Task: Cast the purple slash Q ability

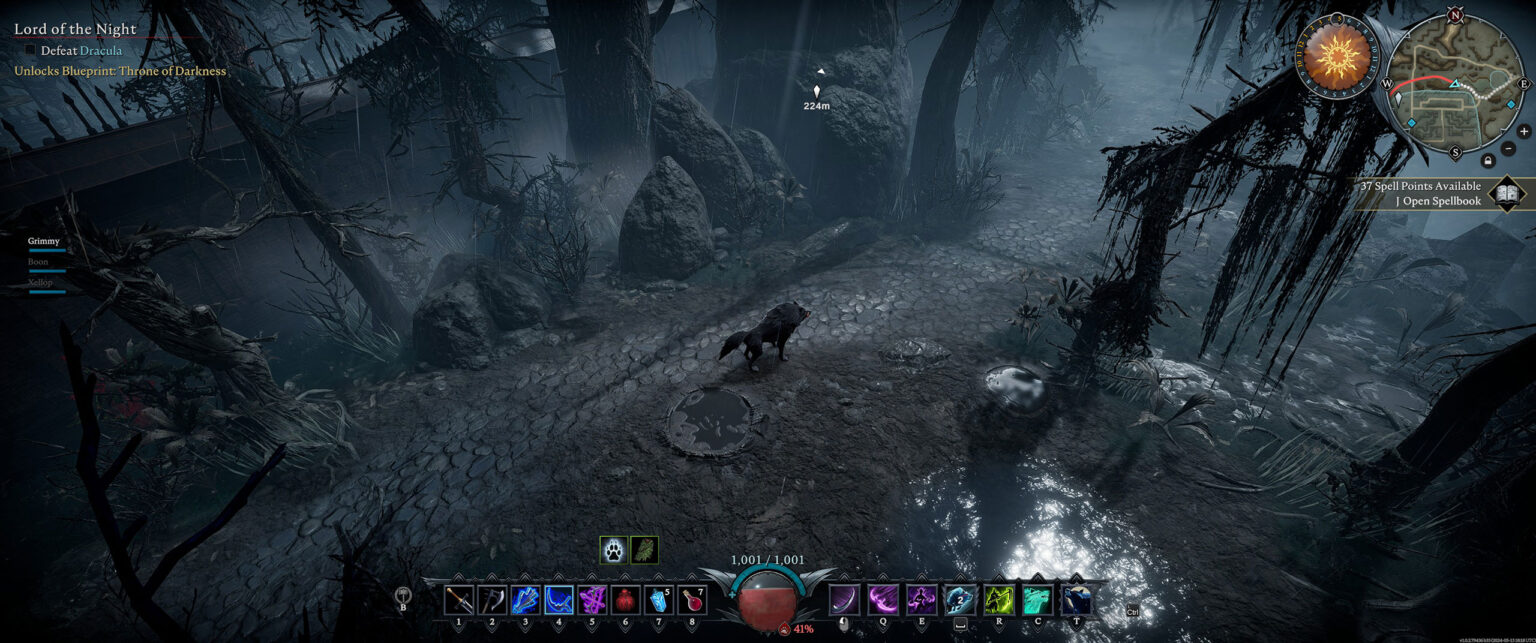Action: (883, 600)
